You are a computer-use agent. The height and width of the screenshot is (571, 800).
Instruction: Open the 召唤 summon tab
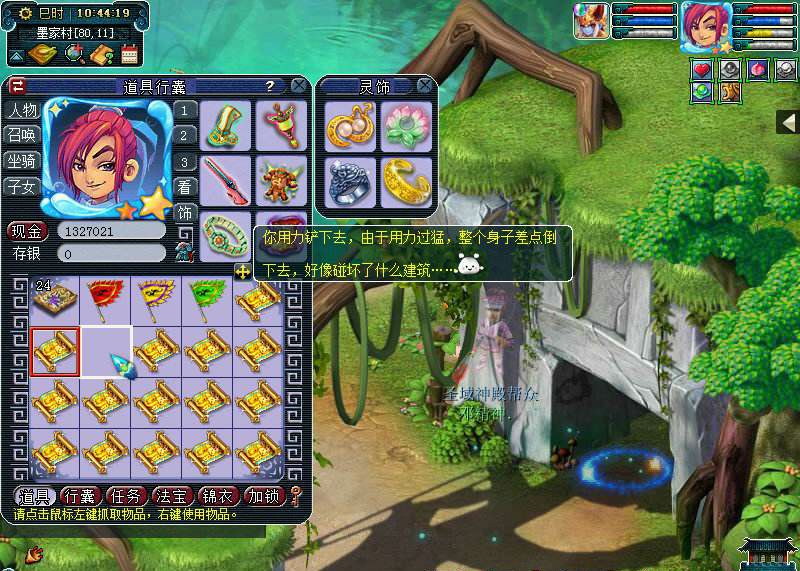(x=21, y=135)
